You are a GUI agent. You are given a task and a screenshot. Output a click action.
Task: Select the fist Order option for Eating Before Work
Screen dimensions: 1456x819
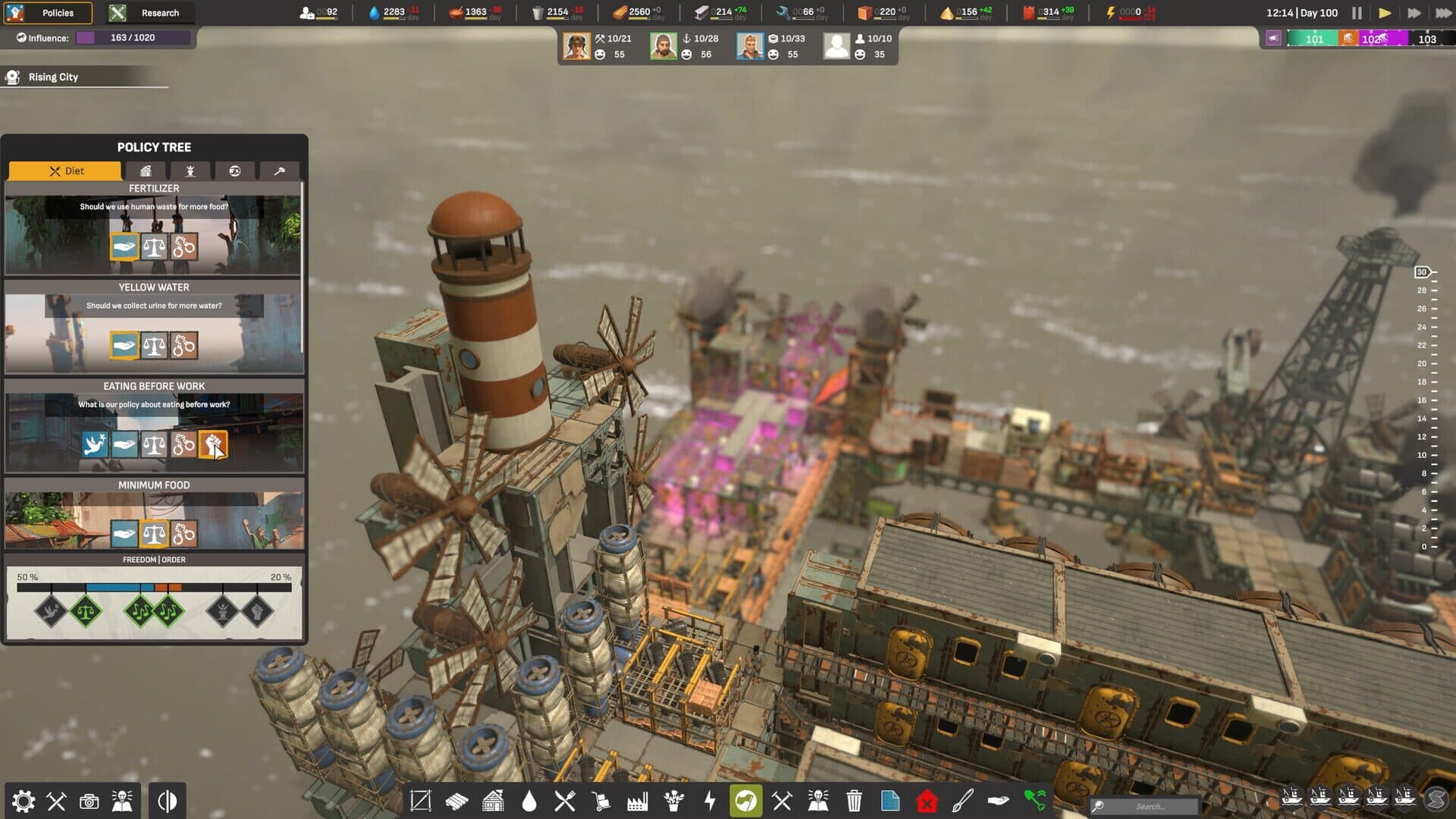tap(215, 445)
